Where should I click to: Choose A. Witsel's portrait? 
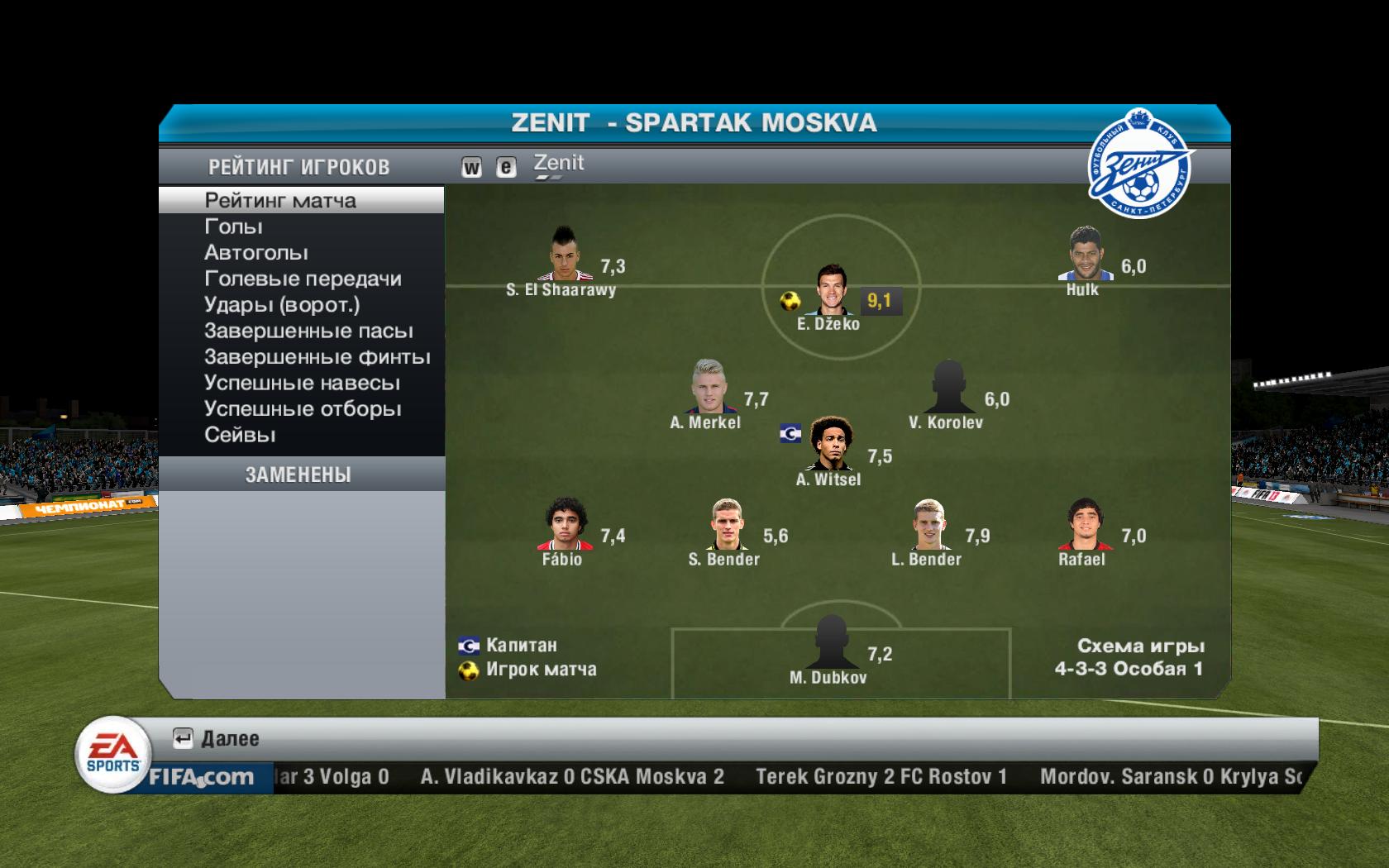click(x=830, y=445)
